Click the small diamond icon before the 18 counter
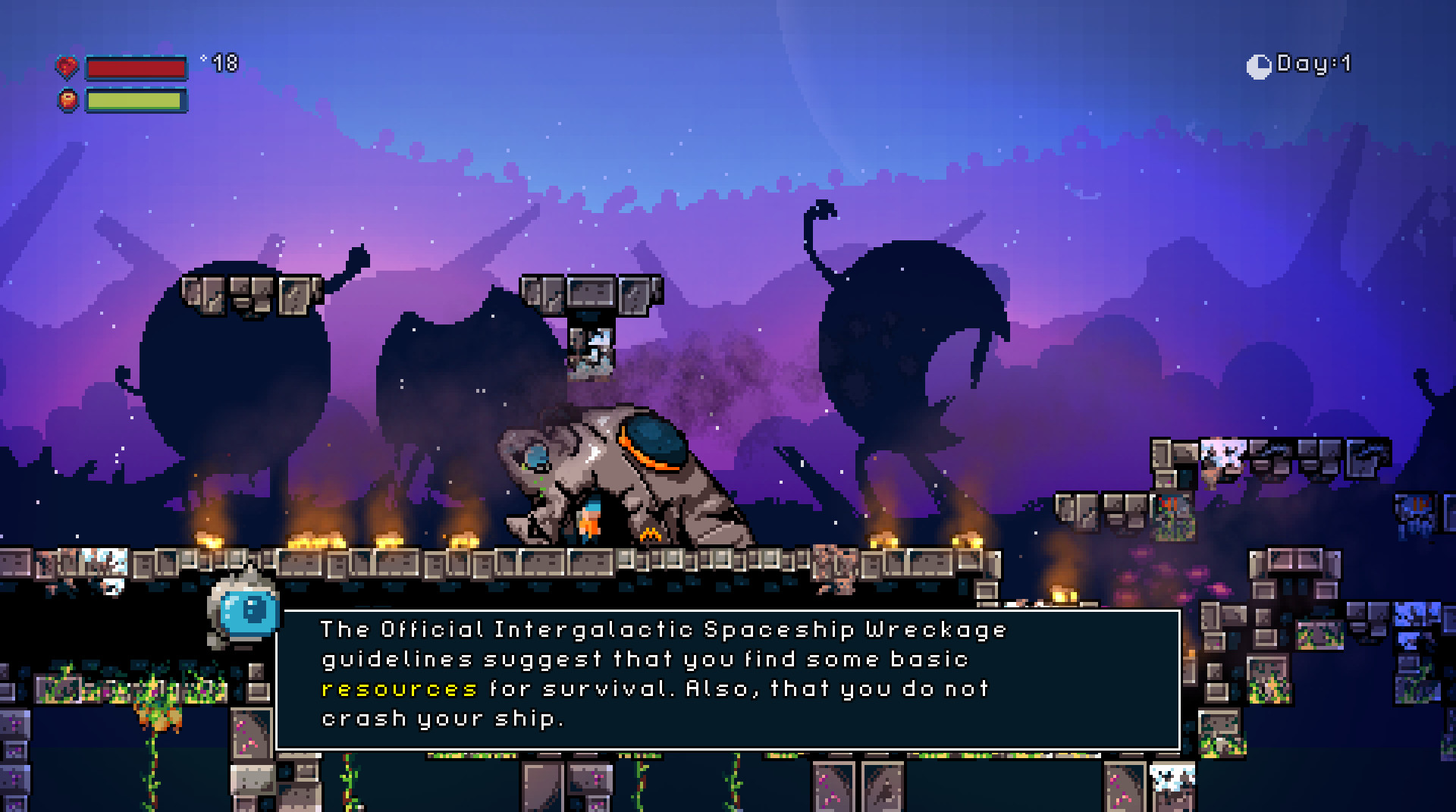Screen dimensions: 1456x812 tap(203, 59)
